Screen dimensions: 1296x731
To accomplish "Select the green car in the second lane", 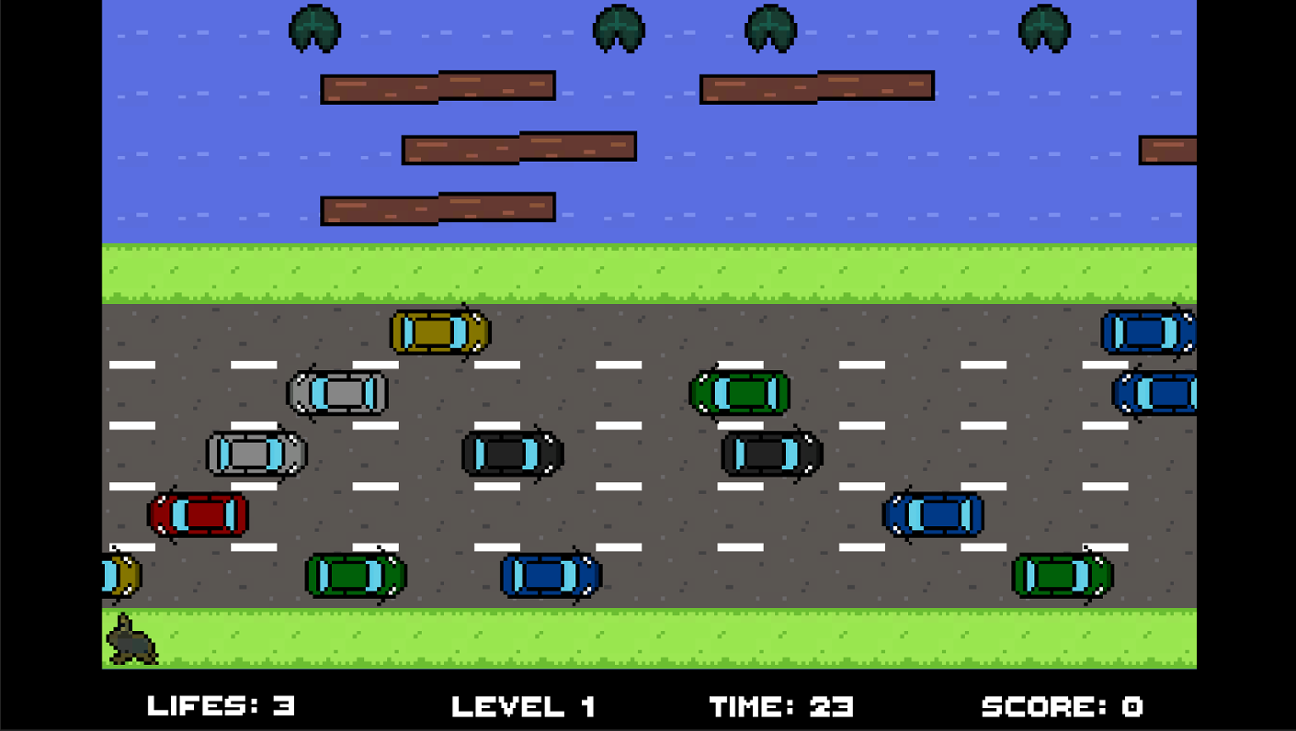I will point(740,393).
